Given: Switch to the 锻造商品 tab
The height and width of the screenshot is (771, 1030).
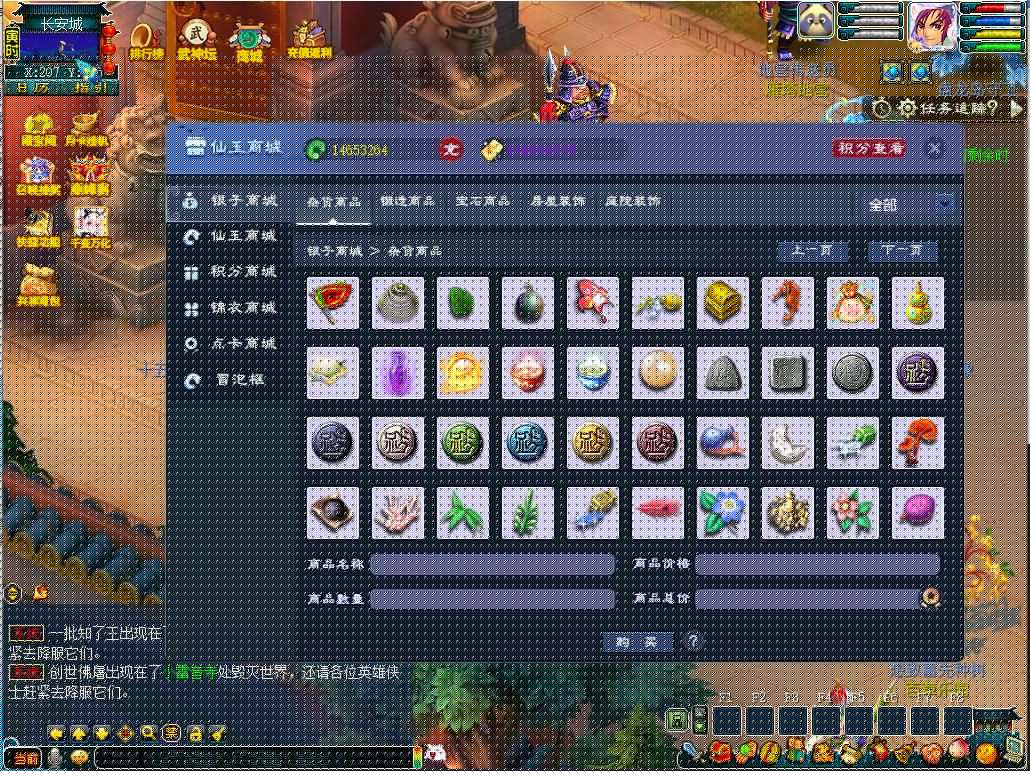Looking at the screenshot, I should 407,201.
